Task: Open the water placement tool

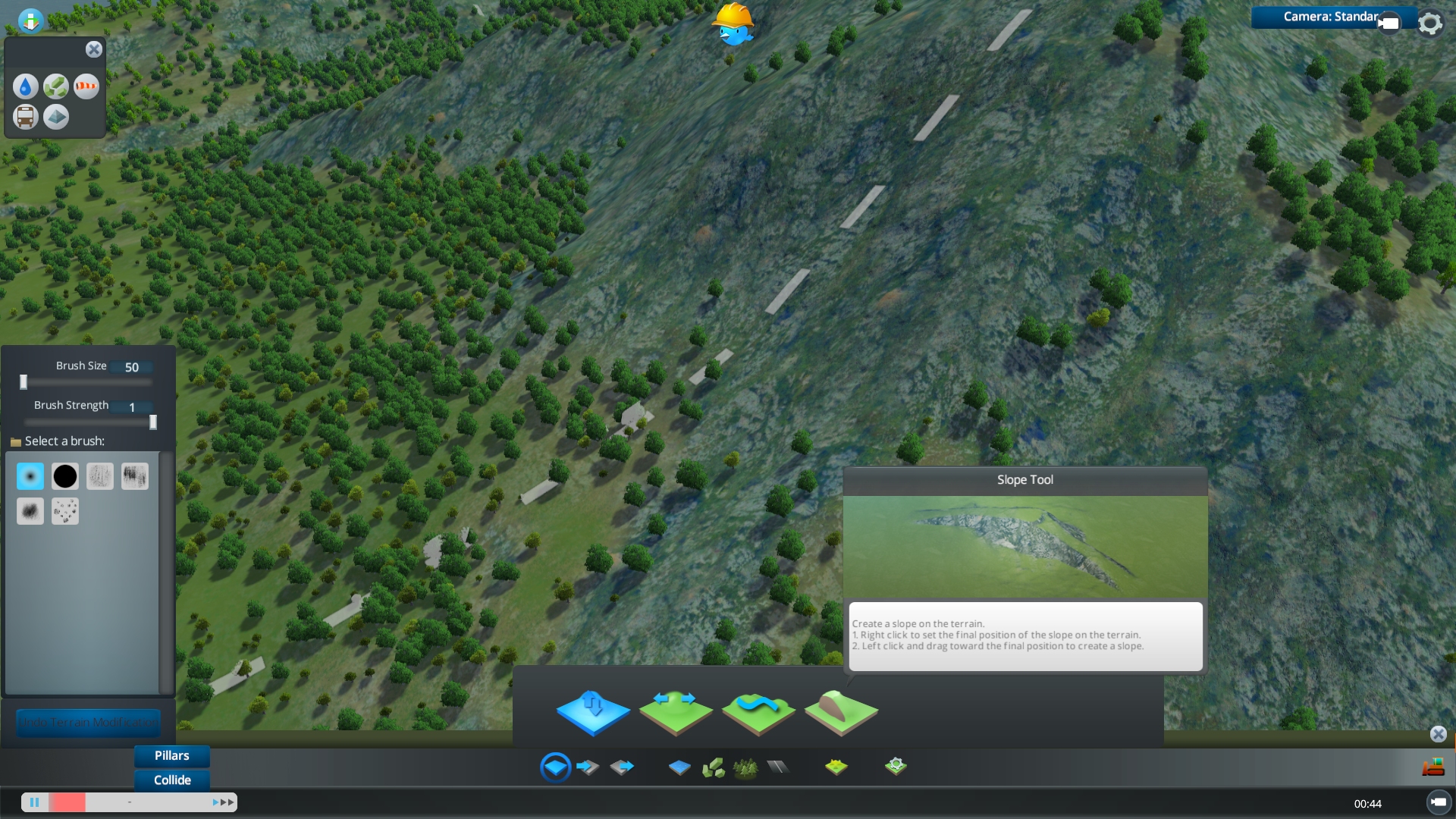Action: coord(680,767)
